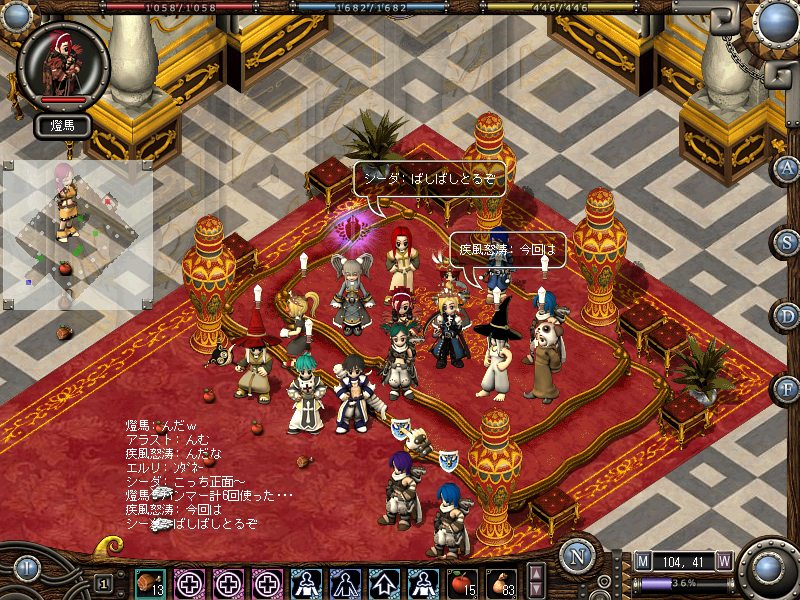Click the W button beside coordinates
Viewport: 800px width, 600px height.
pyautogui.click(x=723, y=561)
